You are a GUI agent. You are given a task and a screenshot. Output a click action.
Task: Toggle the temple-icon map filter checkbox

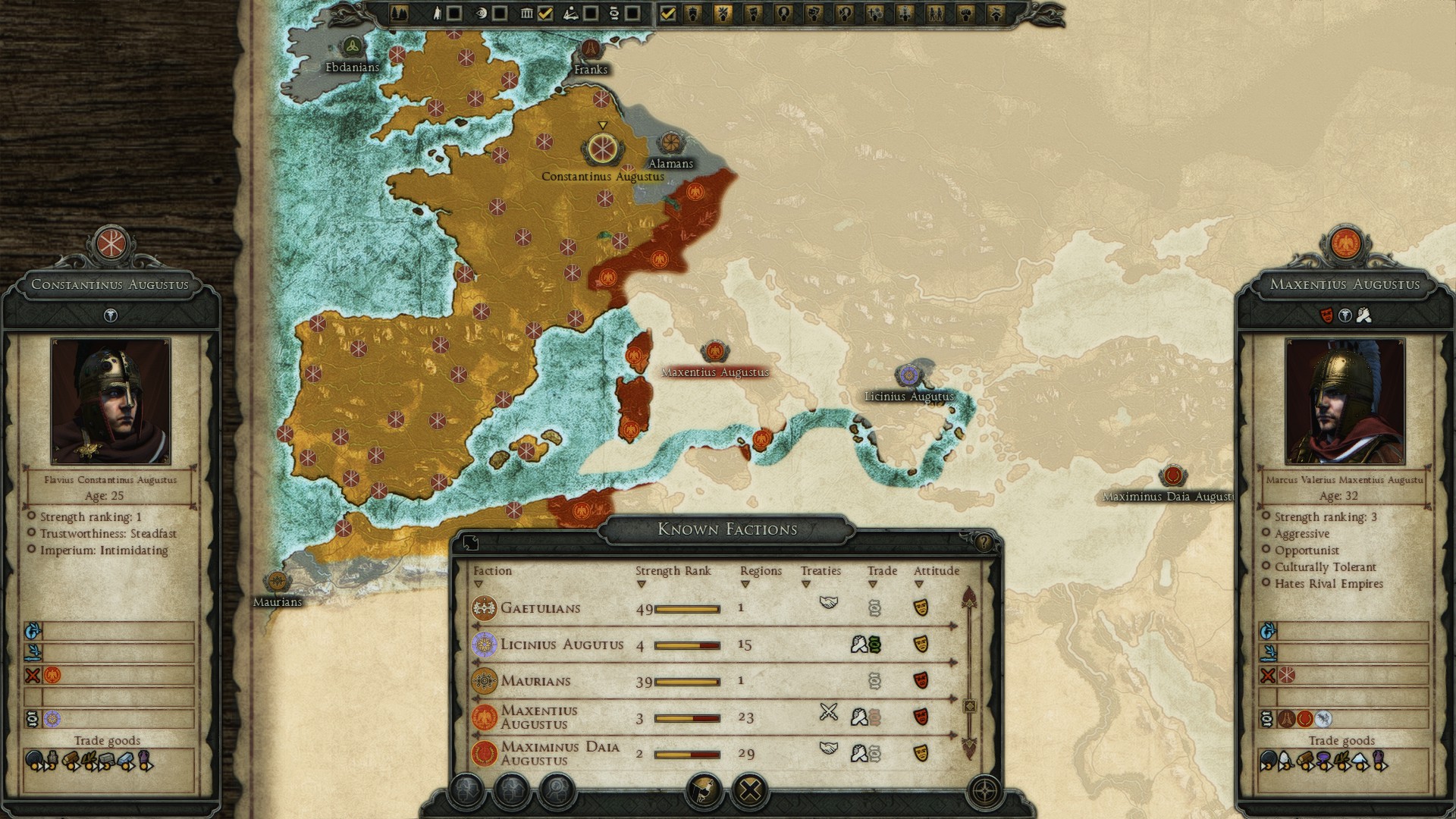point(544,13)
